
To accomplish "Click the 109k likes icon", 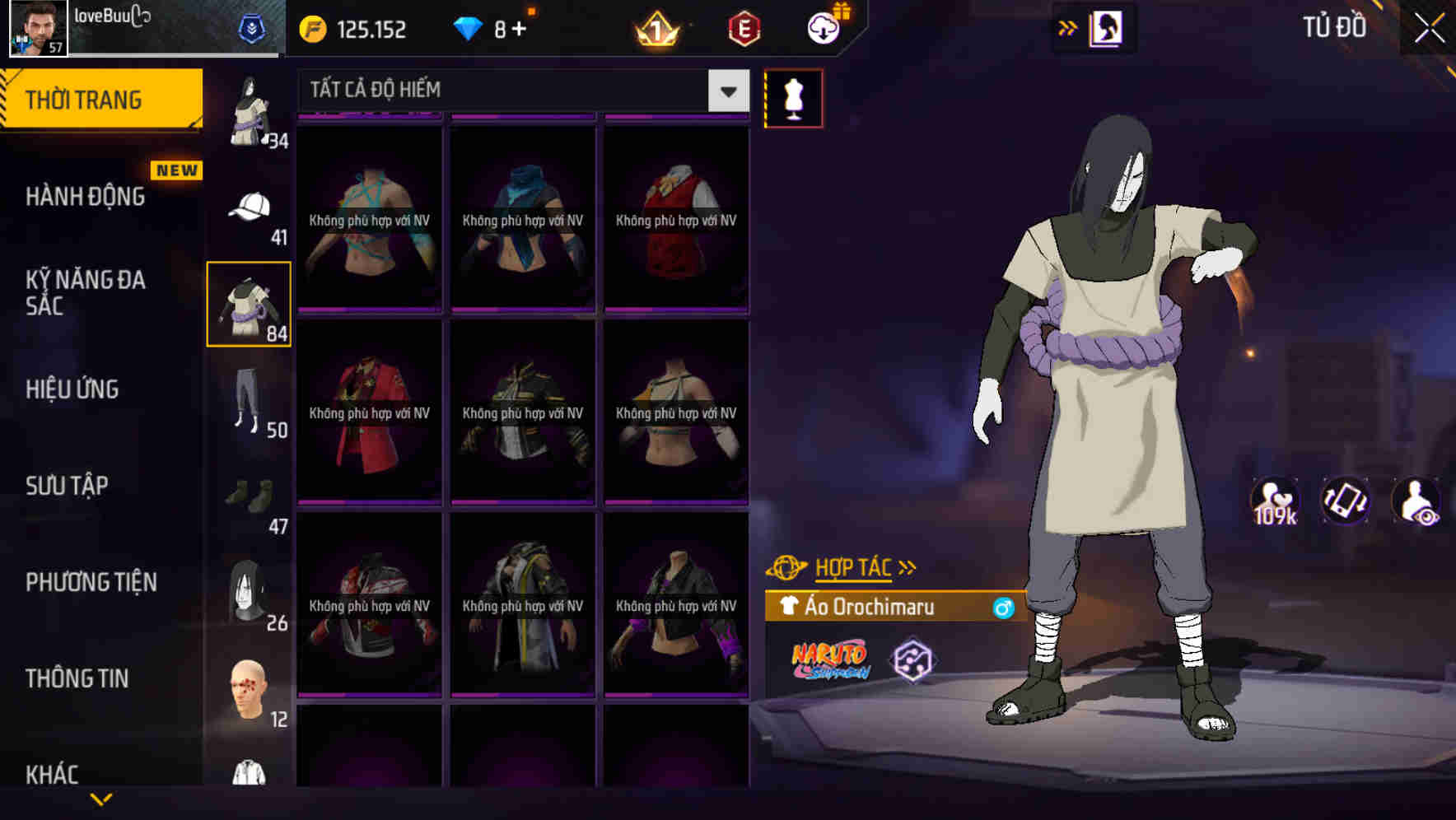I will coord(1273,501).
